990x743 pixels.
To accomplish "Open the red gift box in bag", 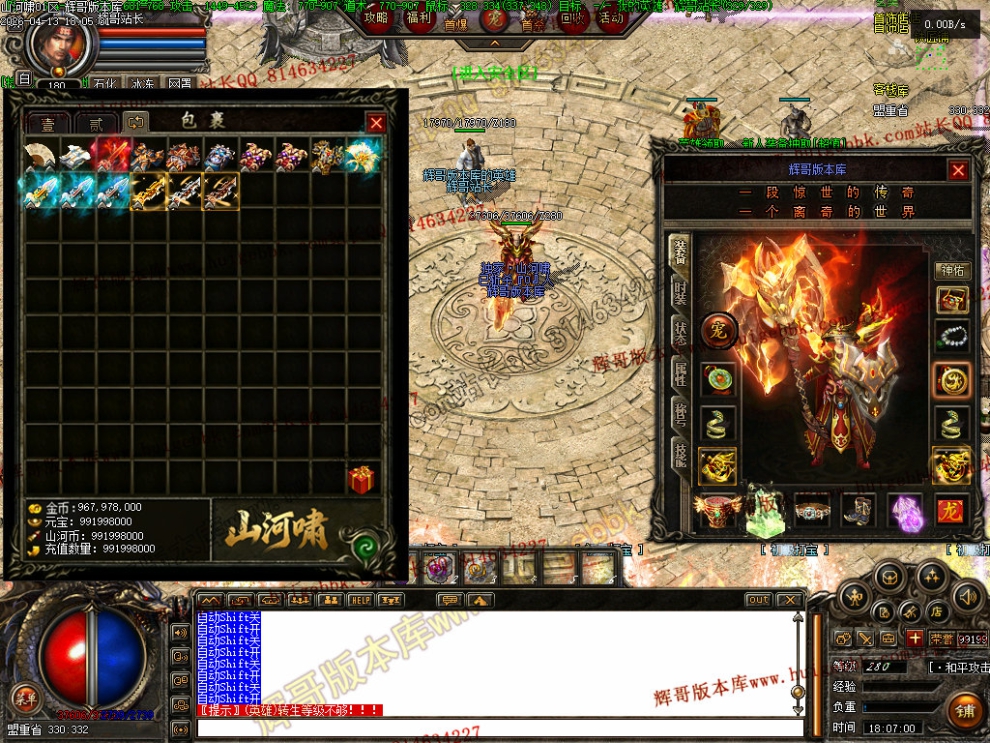I will click(361, 480).
